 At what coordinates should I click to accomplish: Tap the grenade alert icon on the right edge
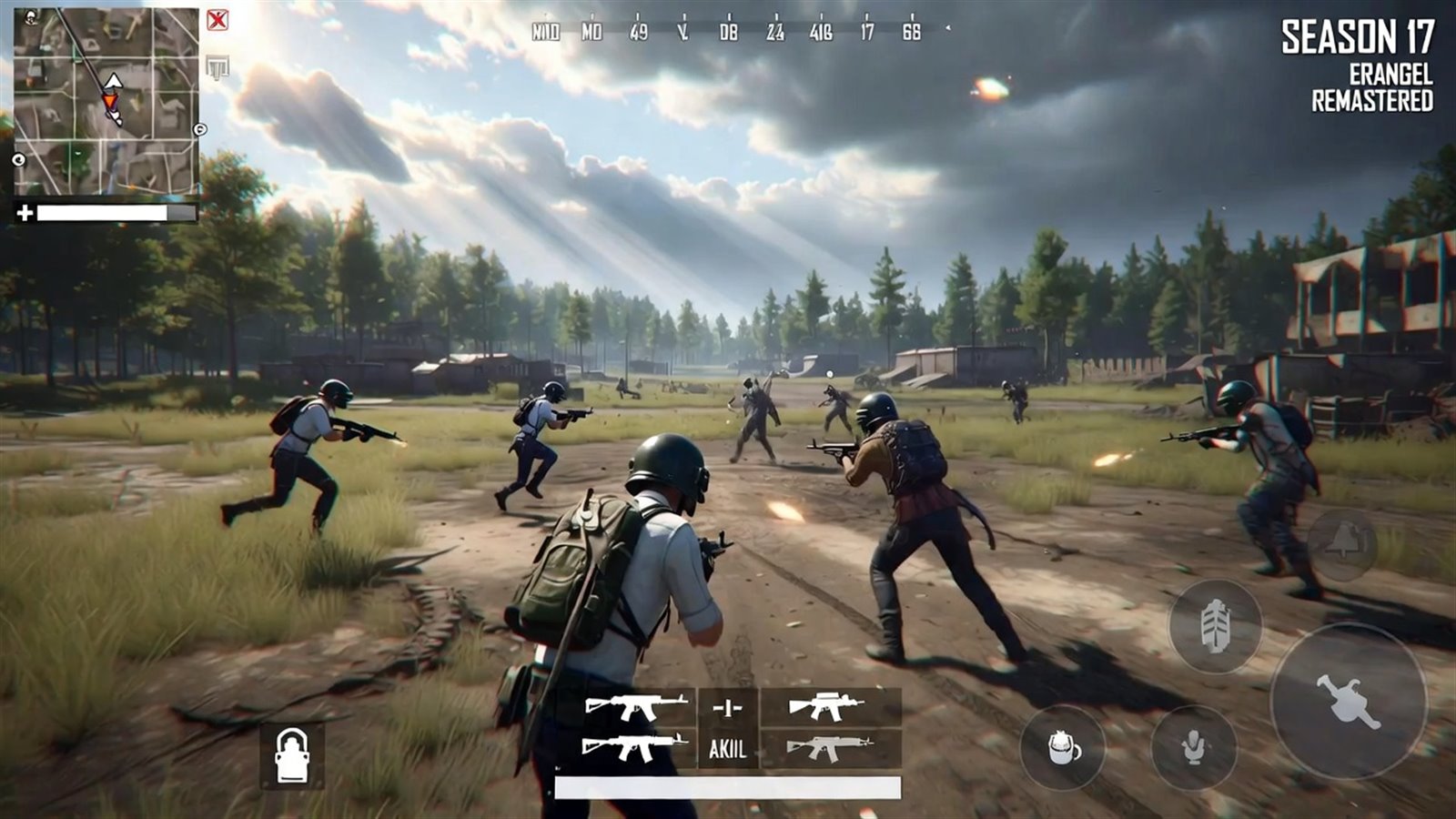1340,543
